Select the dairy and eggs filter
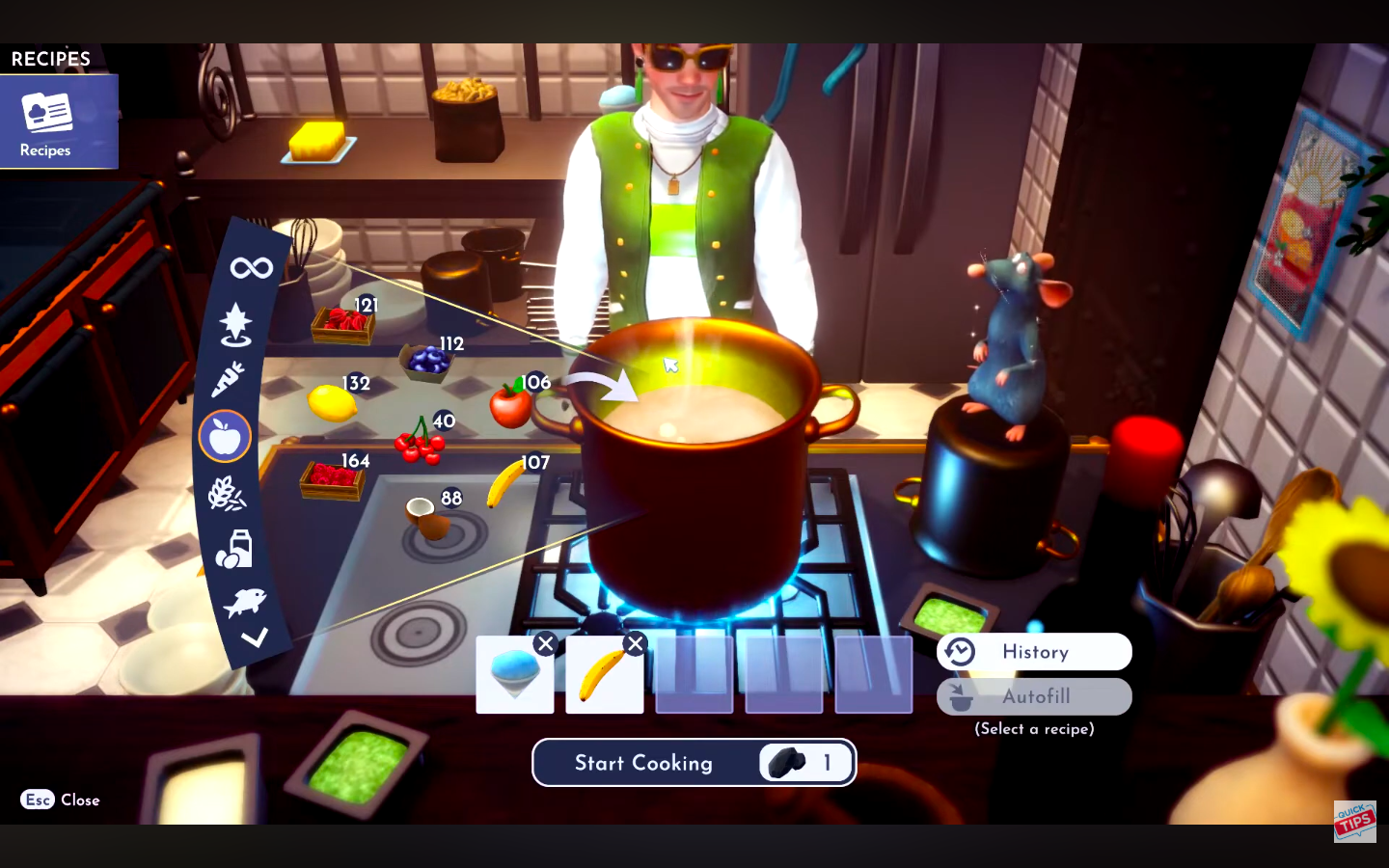Viewport: 1389px width, 868px height. coord(232,548)
